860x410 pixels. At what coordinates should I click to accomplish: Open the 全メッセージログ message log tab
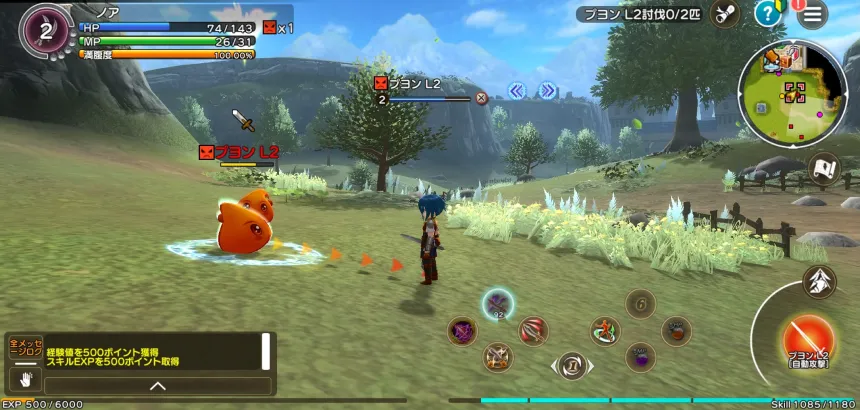25,349
